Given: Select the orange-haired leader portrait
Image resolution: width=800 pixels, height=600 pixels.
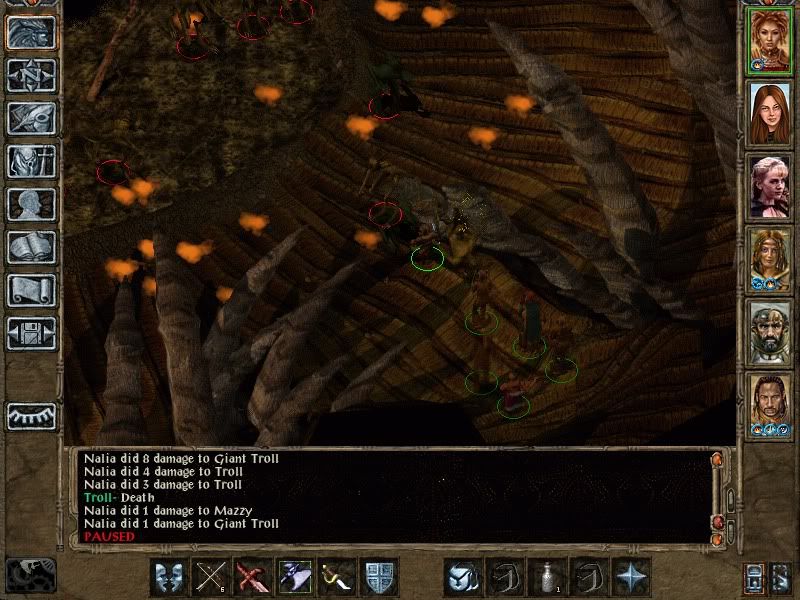Looking at the screenshot, I should click(770, 41).
